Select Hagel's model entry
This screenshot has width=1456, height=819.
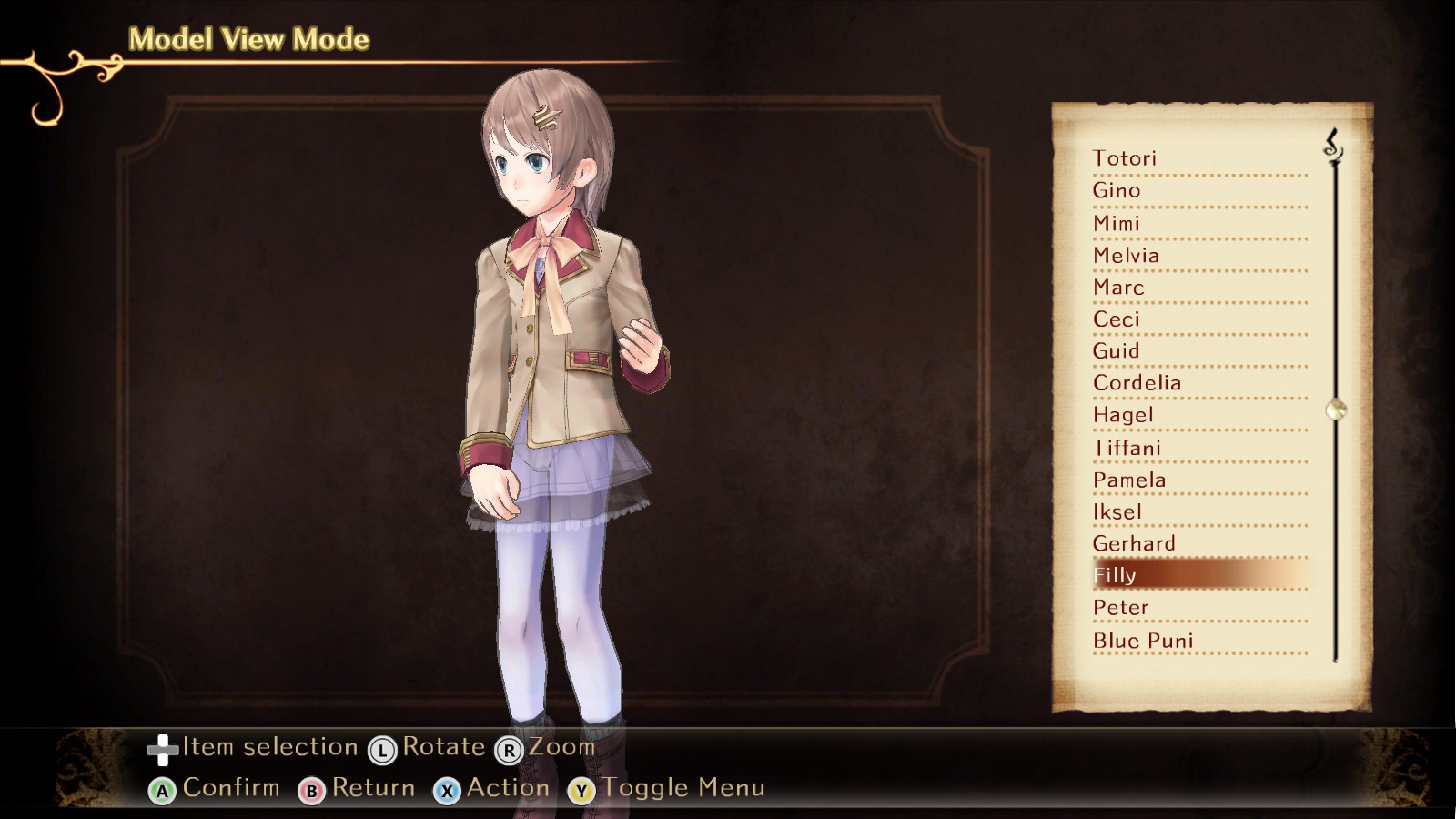click(x=1123, y=415)
